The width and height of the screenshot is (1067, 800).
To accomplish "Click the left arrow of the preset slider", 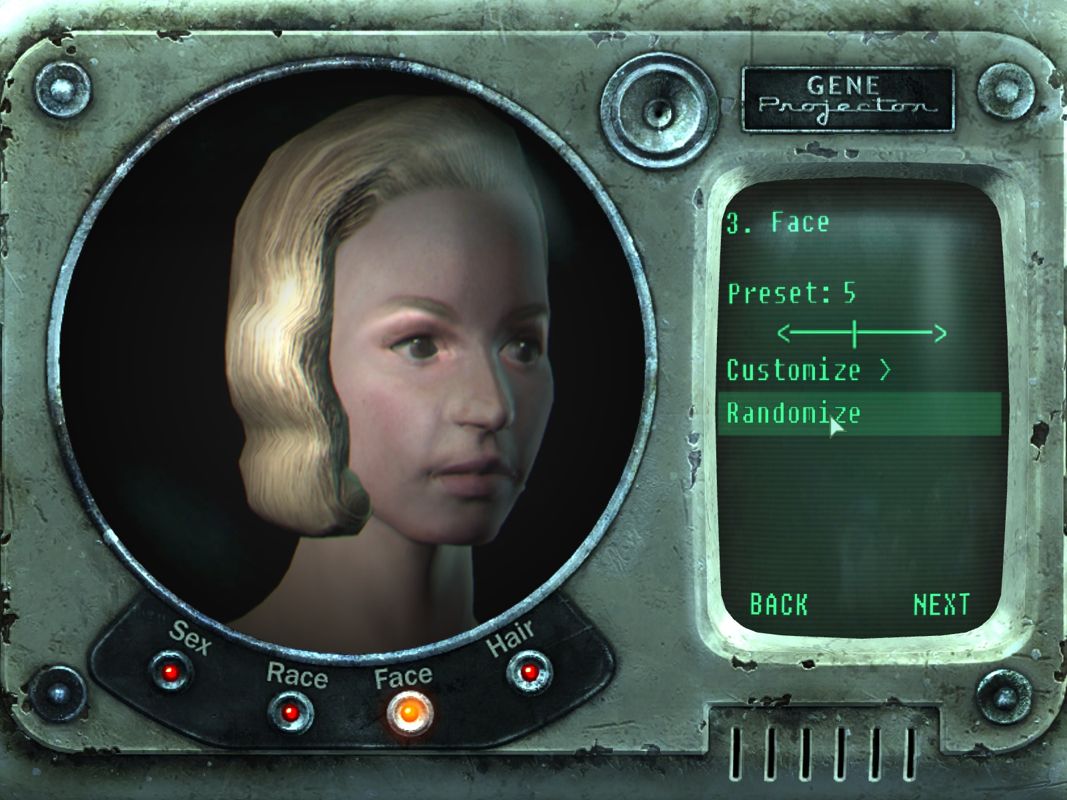I will coord(786,332).
